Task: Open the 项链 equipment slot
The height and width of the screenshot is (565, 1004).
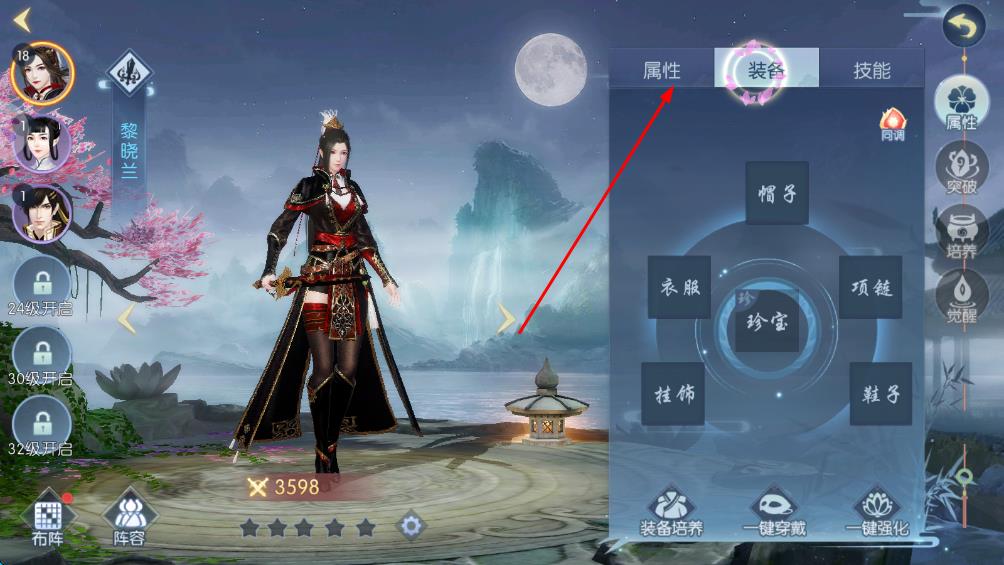Action: 870,288
